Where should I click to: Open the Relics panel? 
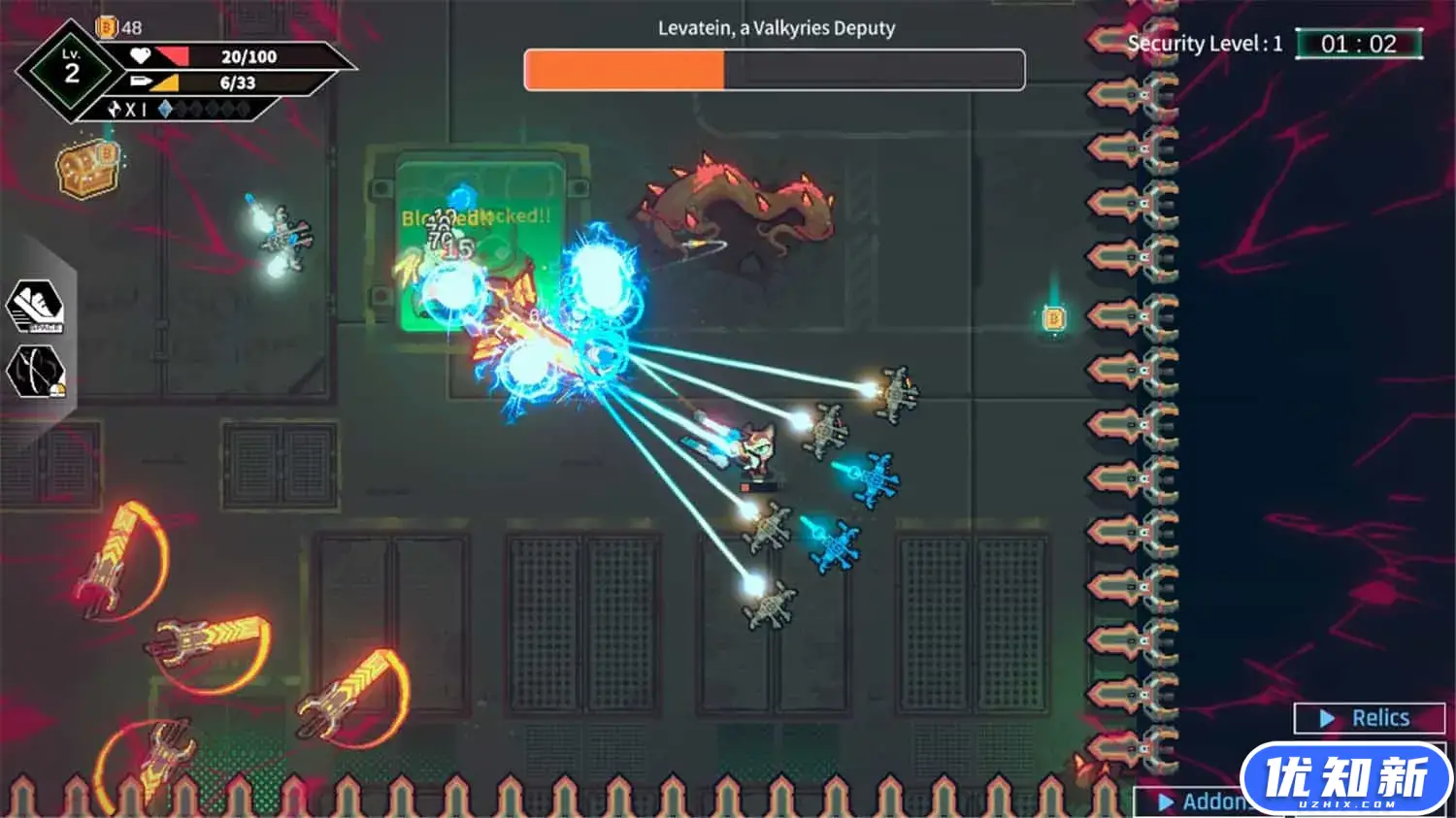pyautogui.click(x=1369, y=718)
